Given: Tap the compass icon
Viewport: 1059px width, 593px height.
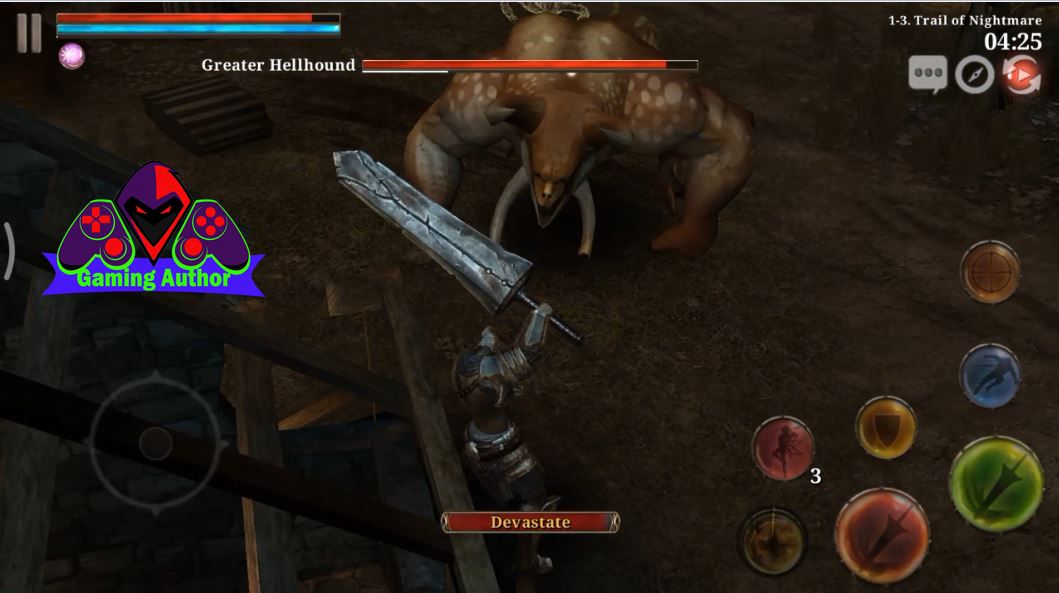Looking at the screenshot, I should click(x=974, y=75).
